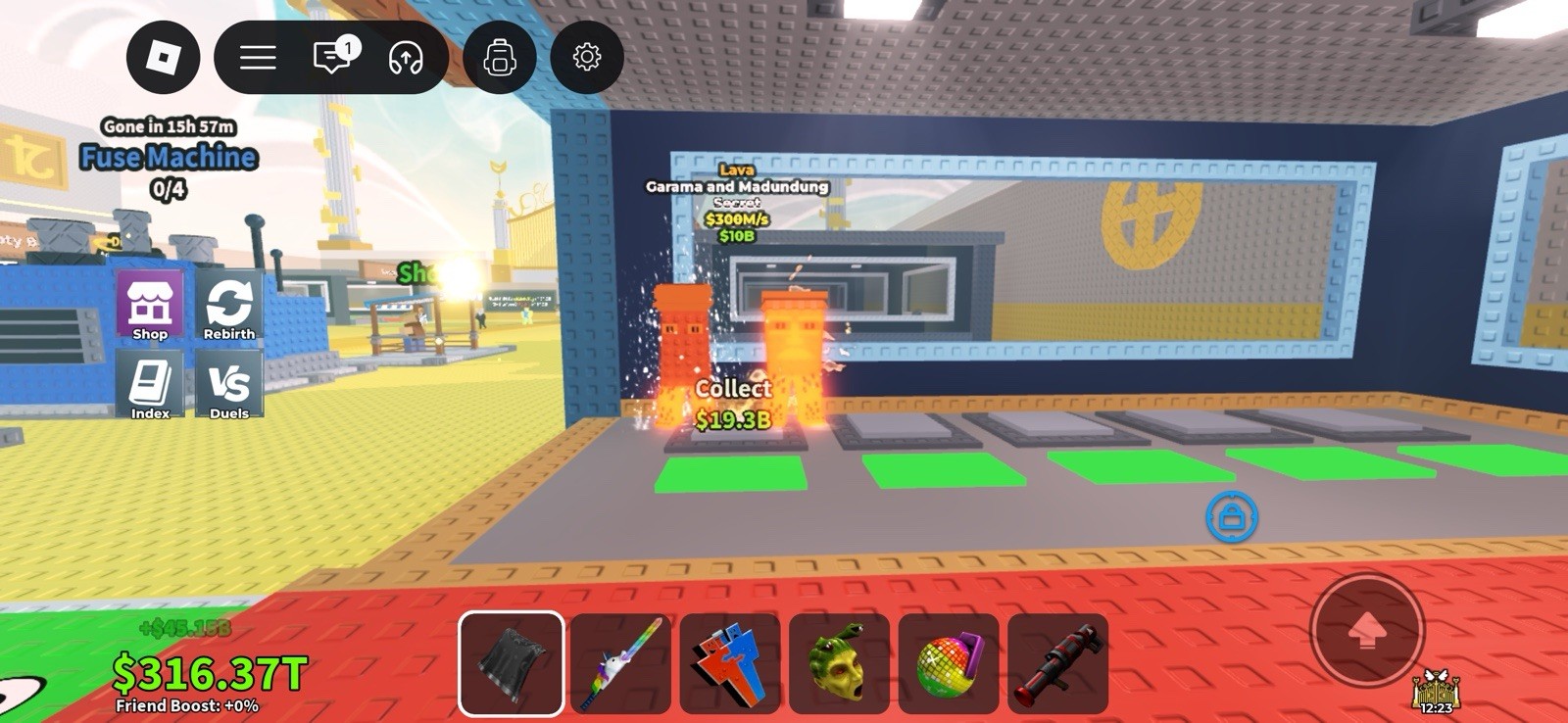Open the Rebirth menu

tap(231, 305)
